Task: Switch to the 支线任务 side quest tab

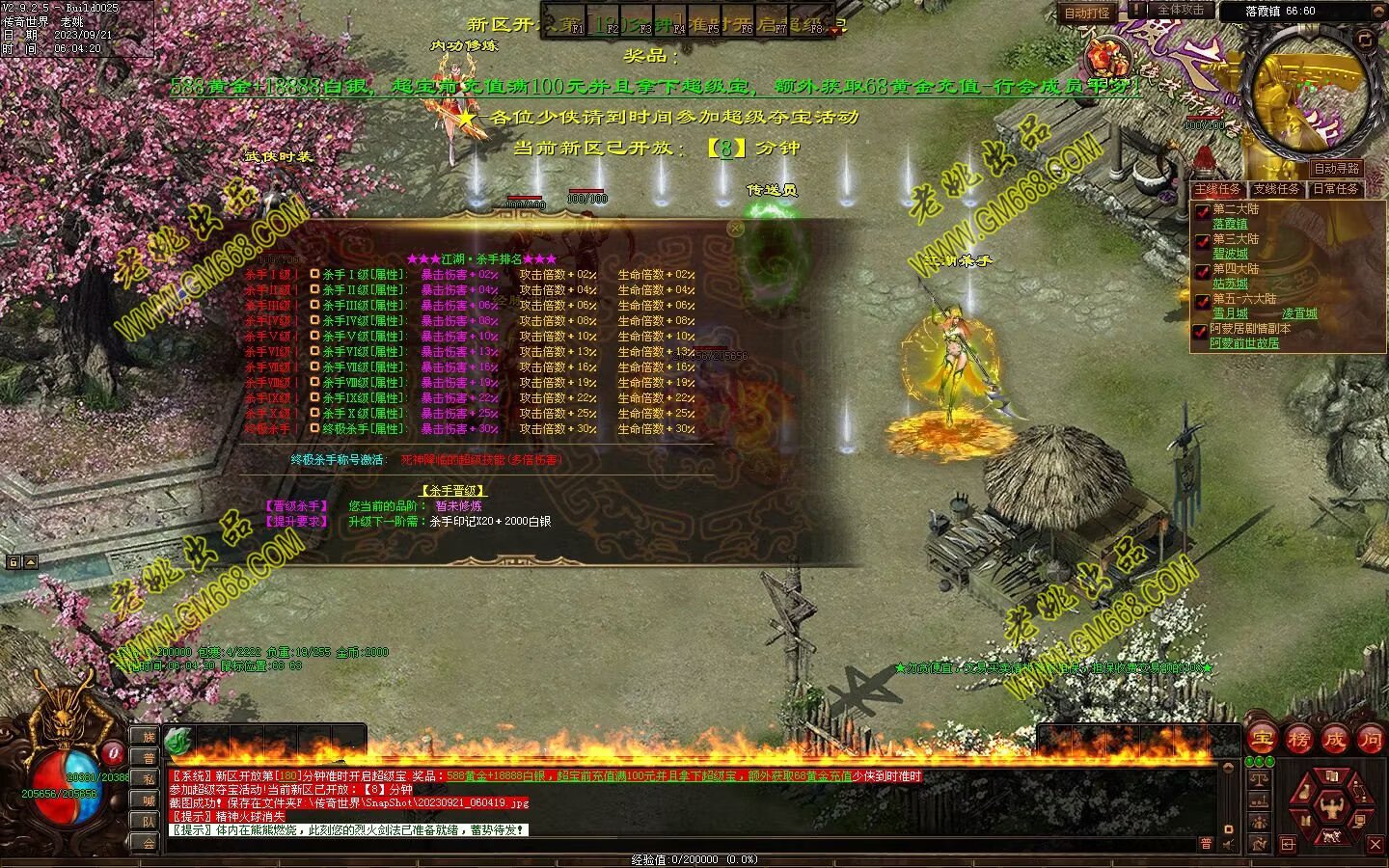Action: click(1276, 189)
